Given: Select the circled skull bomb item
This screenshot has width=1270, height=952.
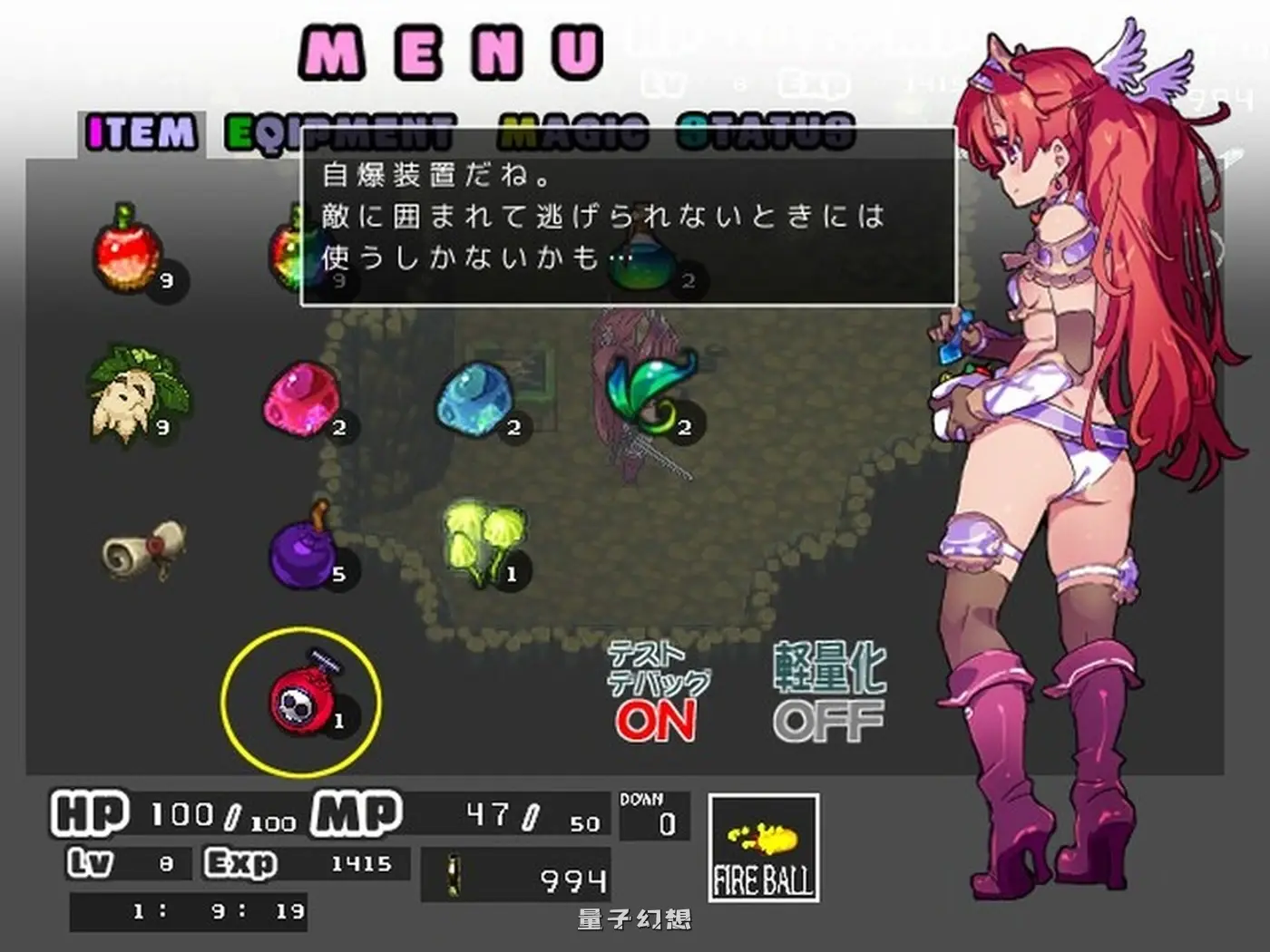Looking at the screenshot, I should 304,698.
